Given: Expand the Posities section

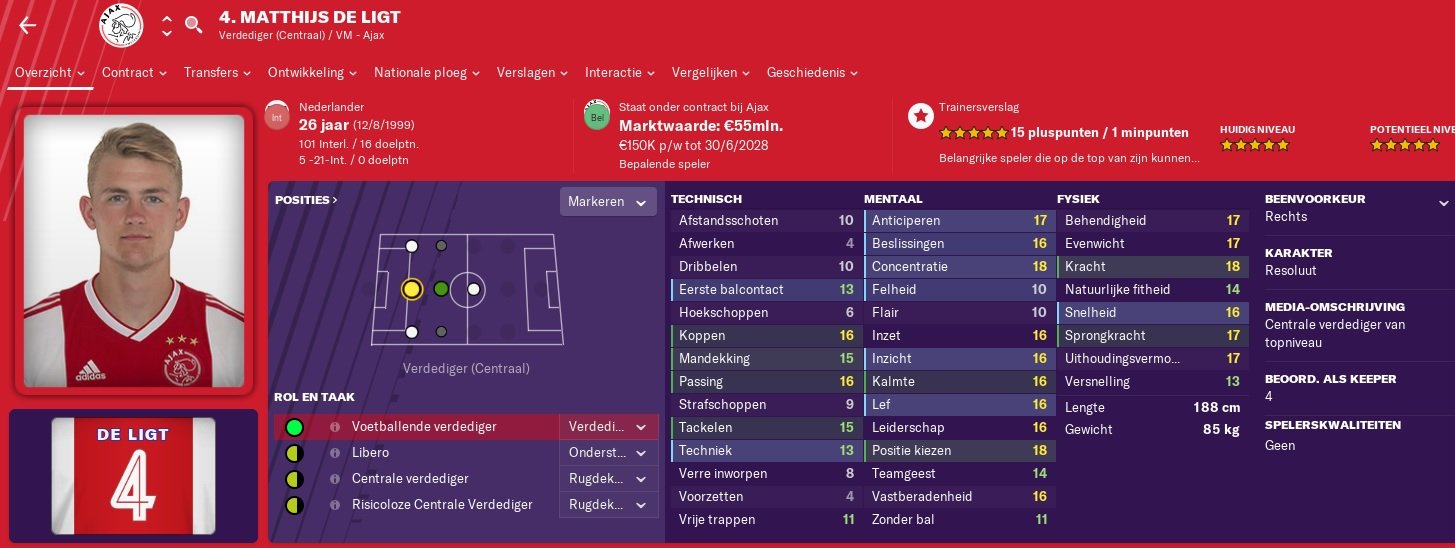Looking at the screenshot, I should (x=306, y=200).
